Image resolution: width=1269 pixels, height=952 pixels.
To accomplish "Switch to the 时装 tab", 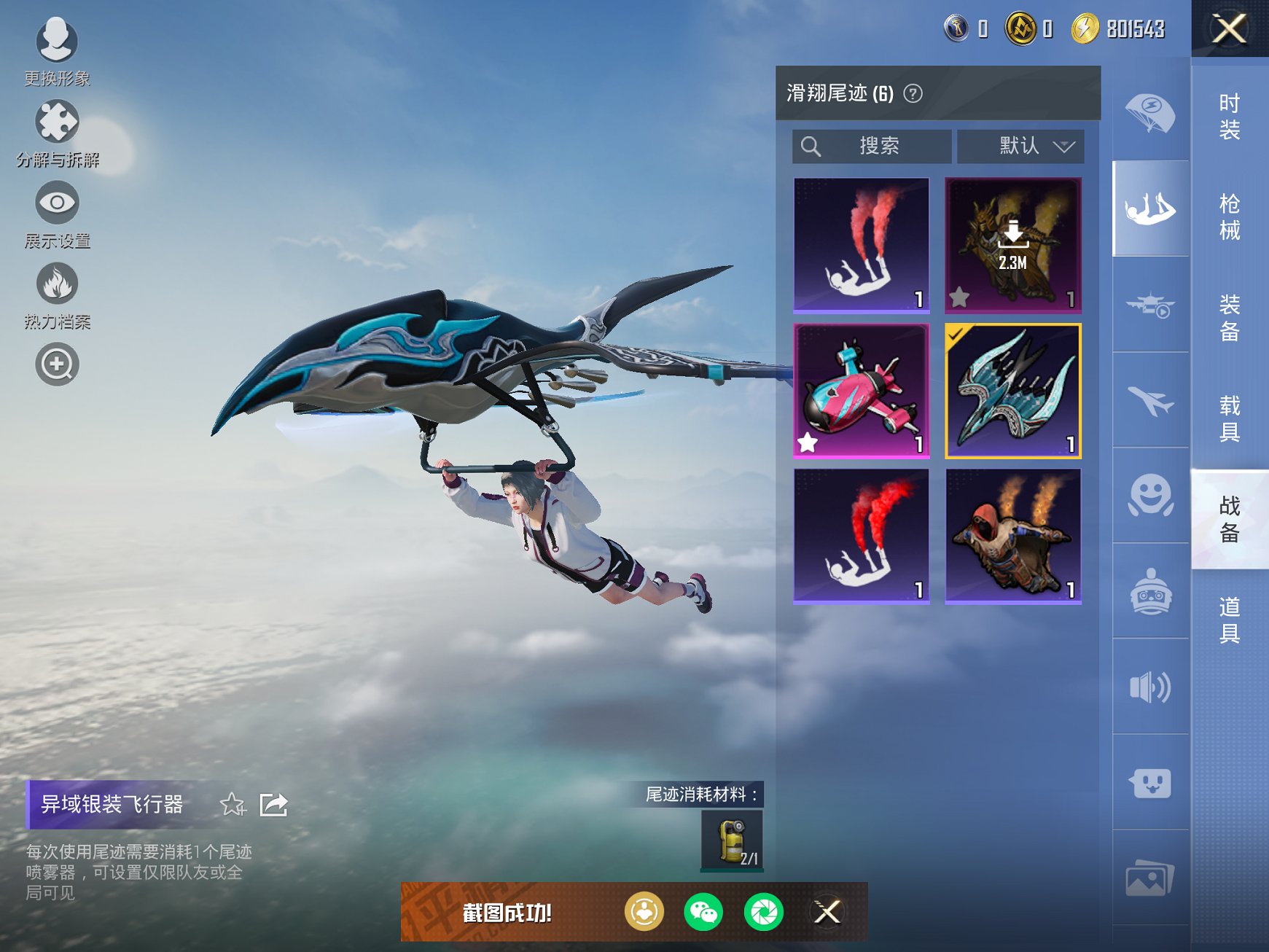I will pos(1228,117).
